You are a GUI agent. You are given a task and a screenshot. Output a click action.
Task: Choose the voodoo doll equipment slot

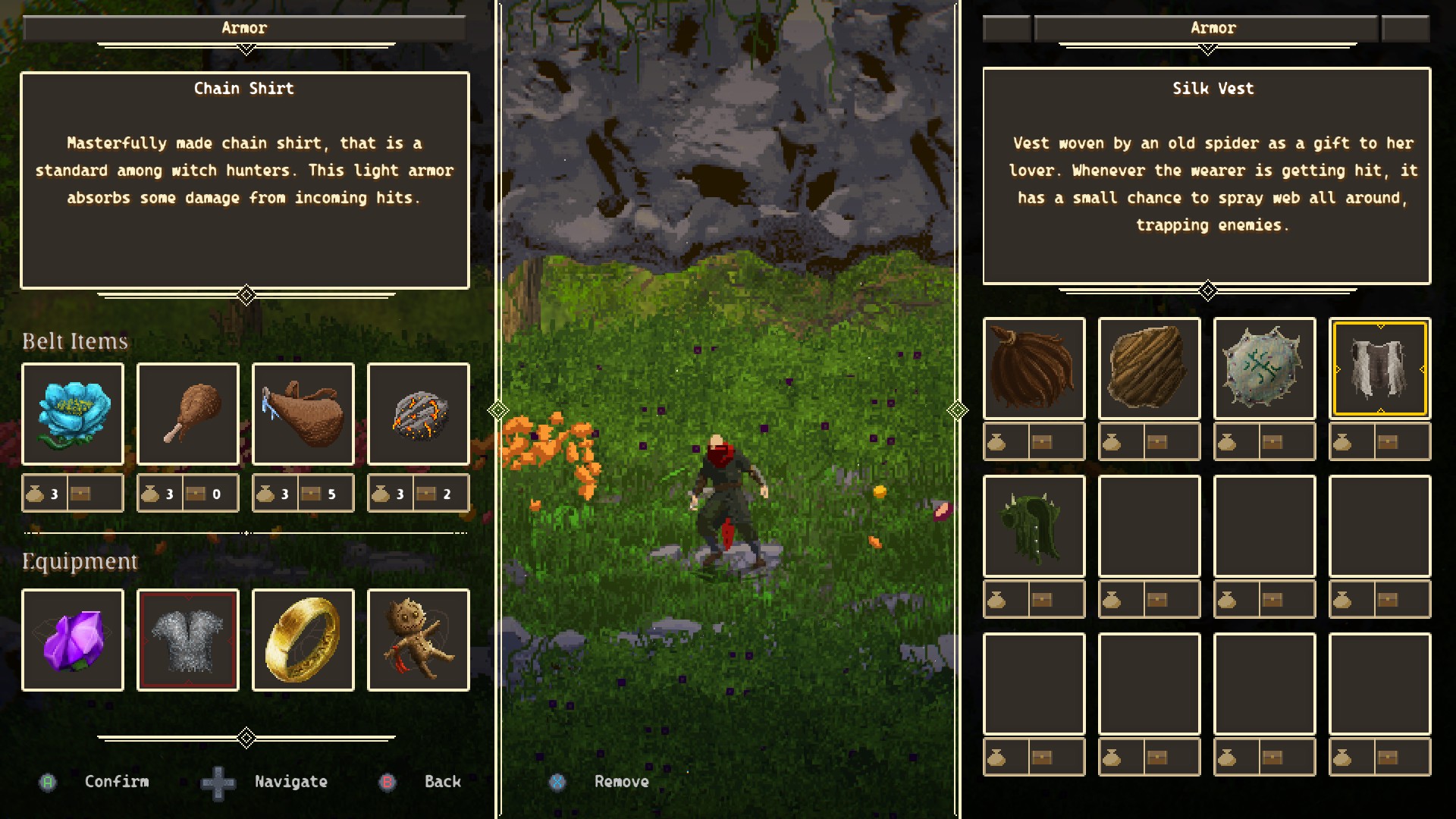click(419, 640)
